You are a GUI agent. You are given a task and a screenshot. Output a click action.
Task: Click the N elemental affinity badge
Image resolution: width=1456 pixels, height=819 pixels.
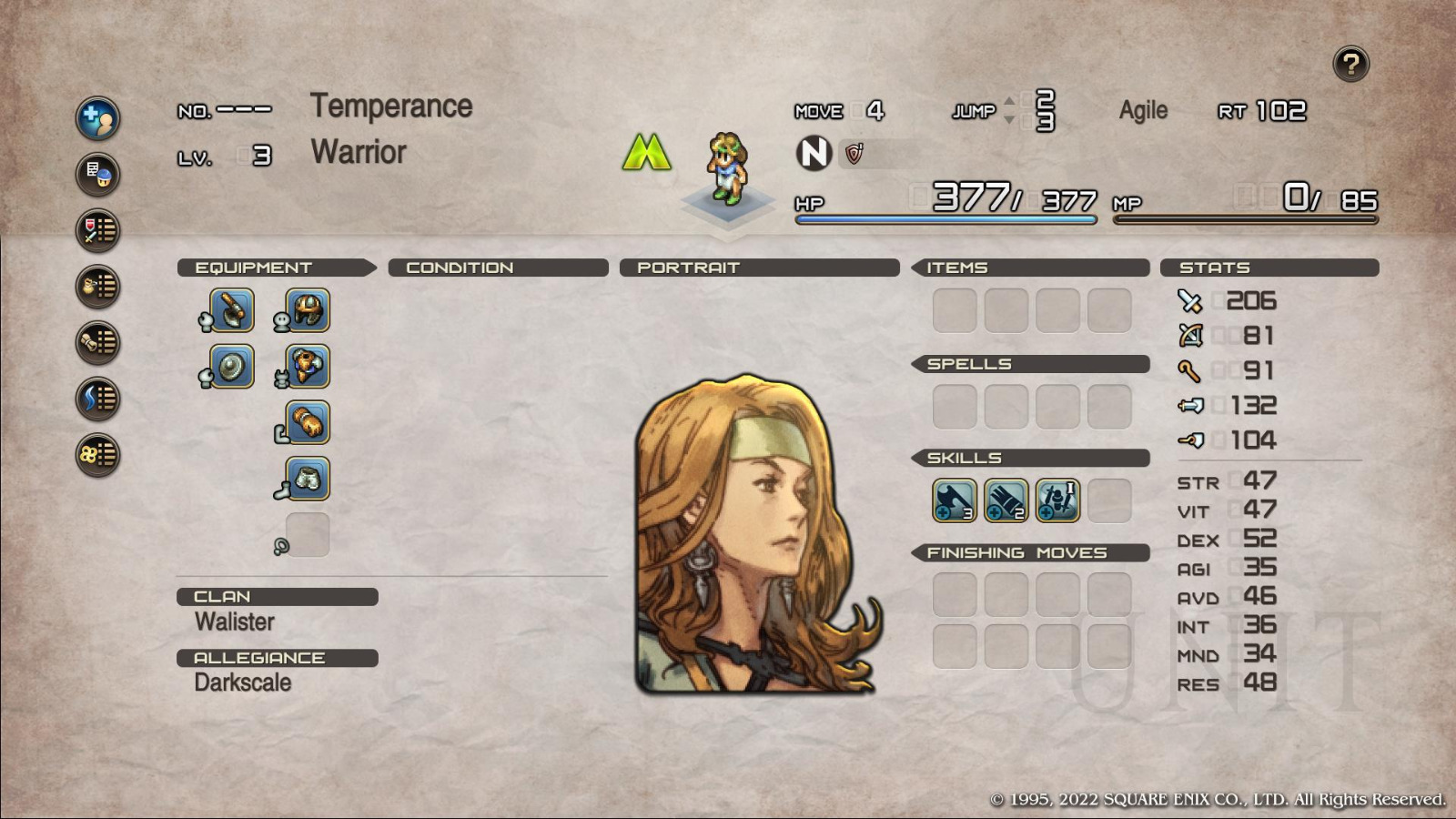813,155
